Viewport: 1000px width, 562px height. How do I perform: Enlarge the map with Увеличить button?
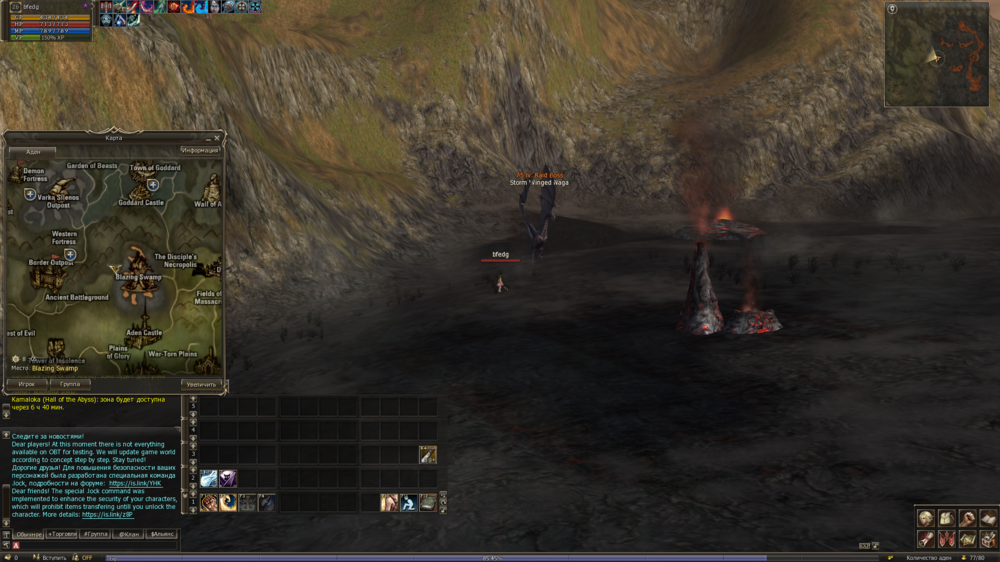point(200,383)
